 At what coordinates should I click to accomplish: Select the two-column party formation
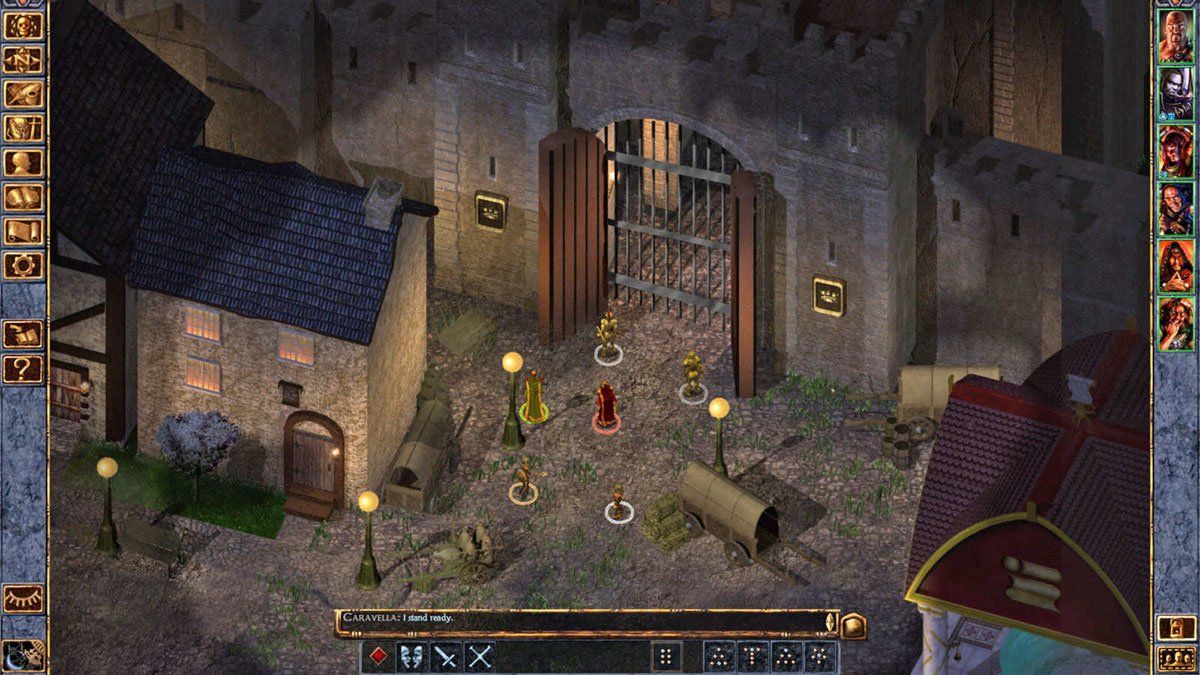[664, 657]
